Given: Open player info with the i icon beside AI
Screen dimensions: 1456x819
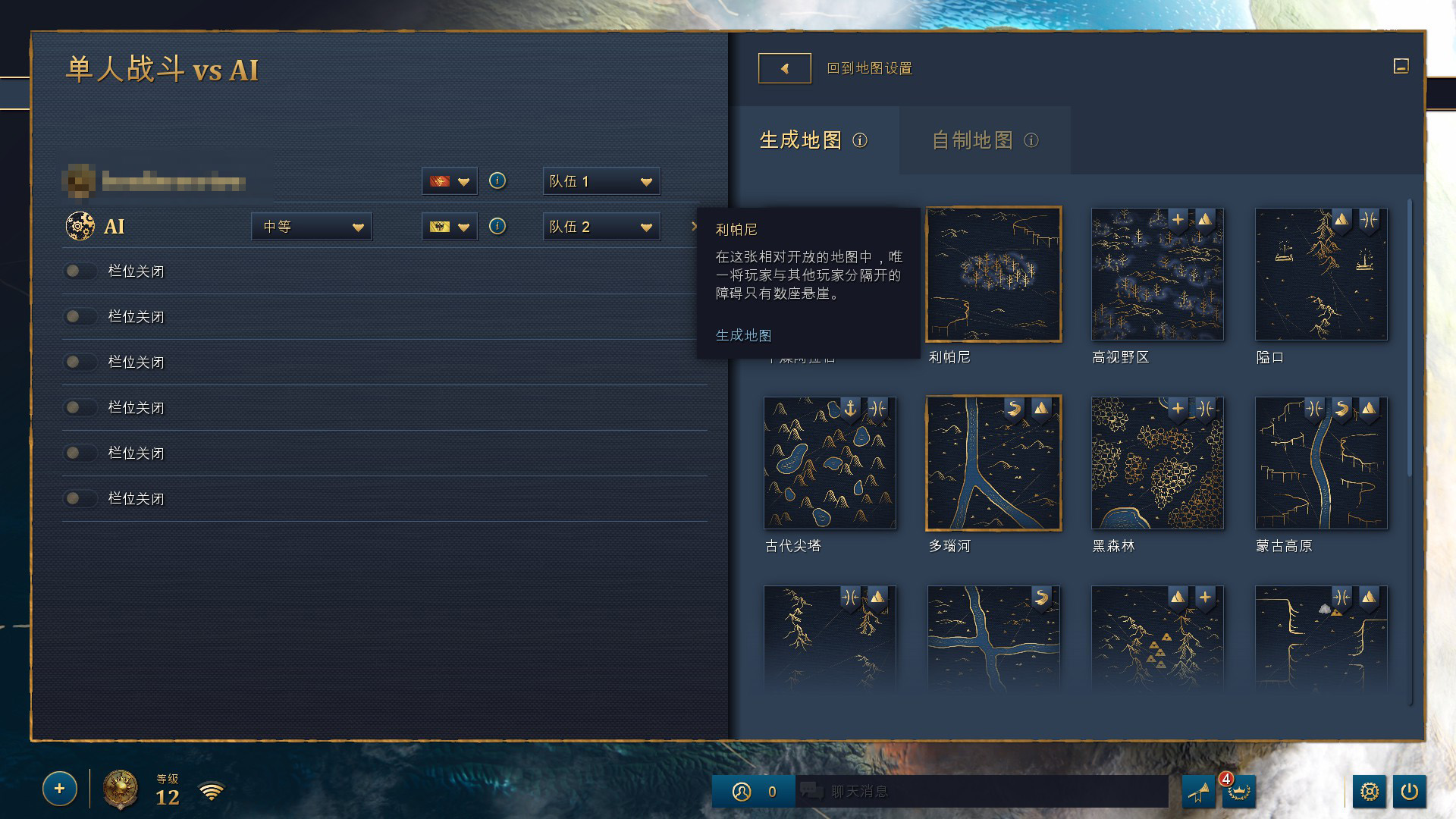Looking at the screenshot, I should 497,226.
